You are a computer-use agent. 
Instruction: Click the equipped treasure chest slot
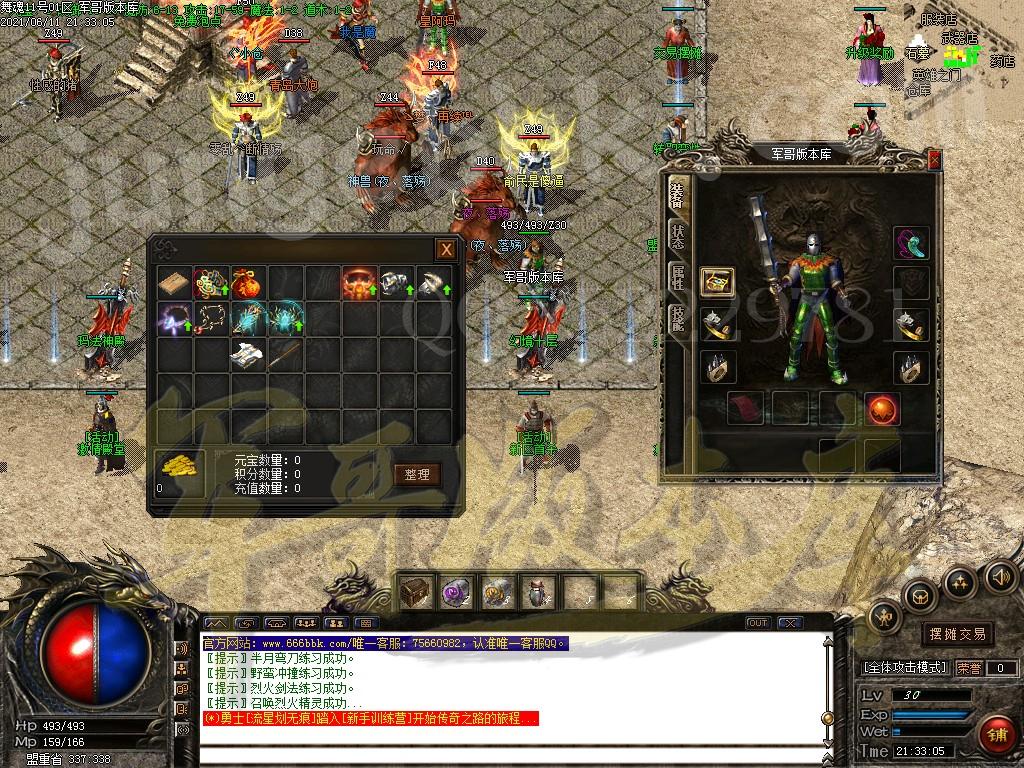click(x=717, y=282)
